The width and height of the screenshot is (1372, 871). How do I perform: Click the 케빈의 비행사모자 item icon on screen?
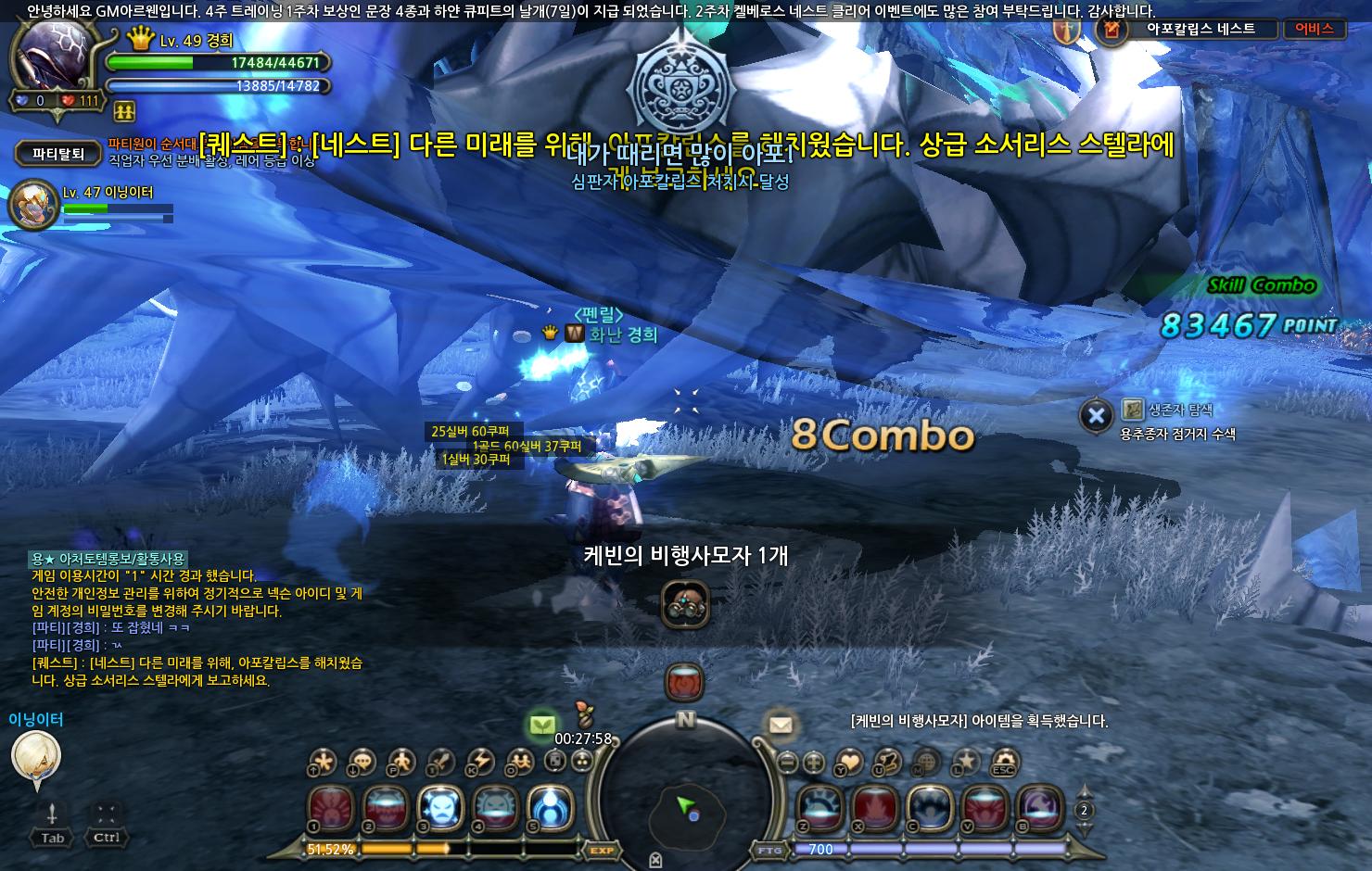tap(686, 602)
